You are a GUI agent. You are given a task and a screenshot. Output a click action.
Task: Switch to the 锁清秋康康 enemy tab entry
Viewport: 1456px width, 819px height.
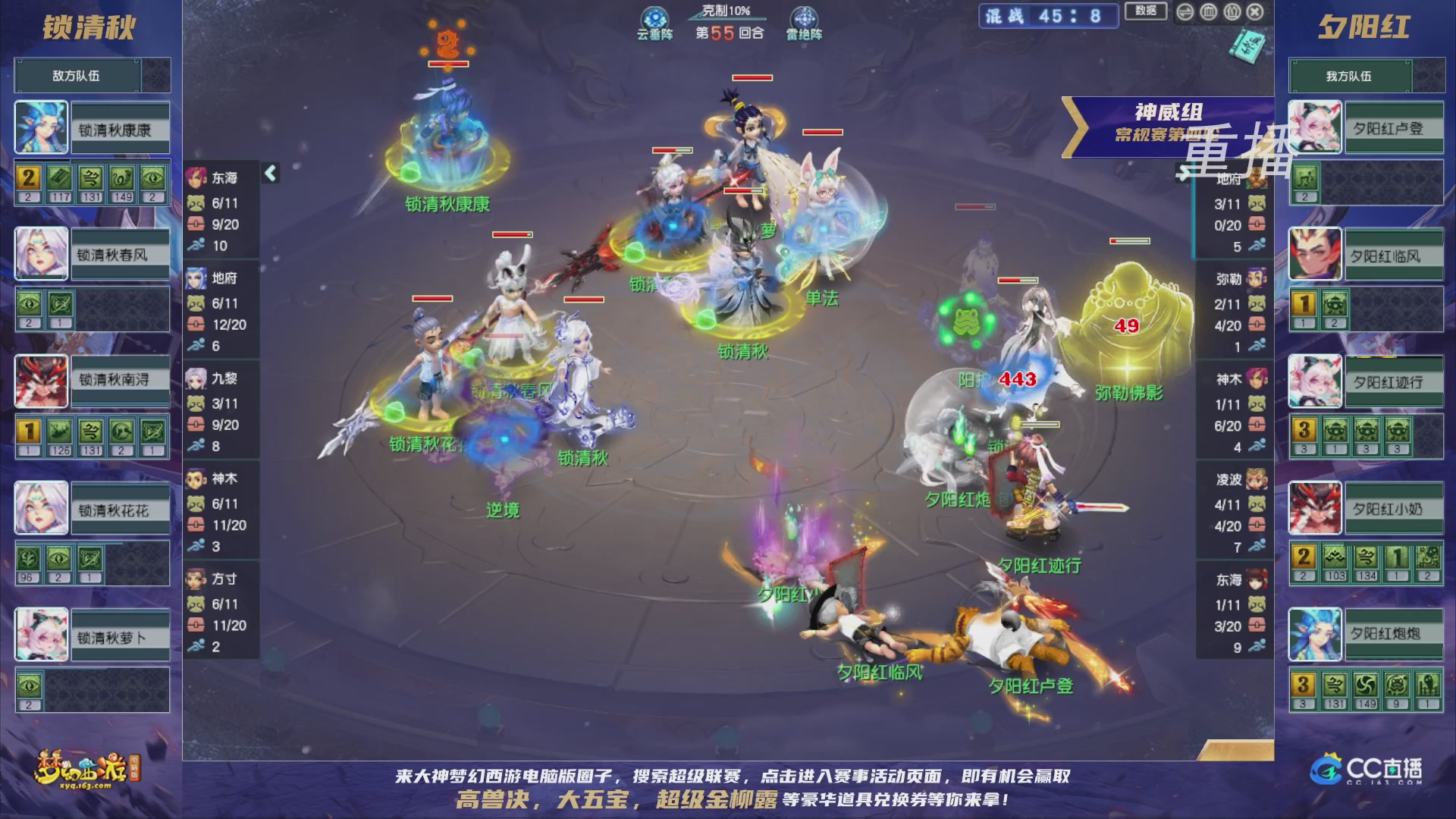(118, 129)
